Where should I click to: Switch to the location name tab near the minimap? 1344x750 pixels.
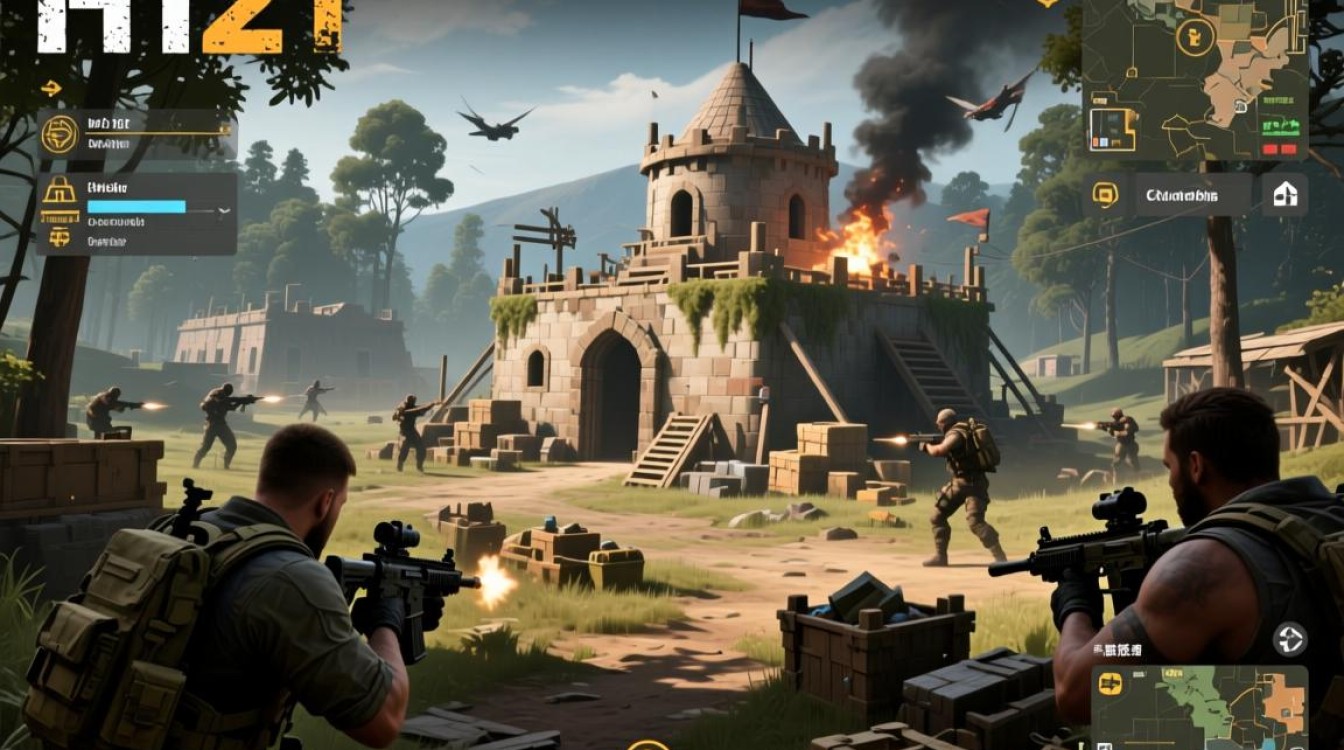pyautogui.click(x=1181, y=195)
